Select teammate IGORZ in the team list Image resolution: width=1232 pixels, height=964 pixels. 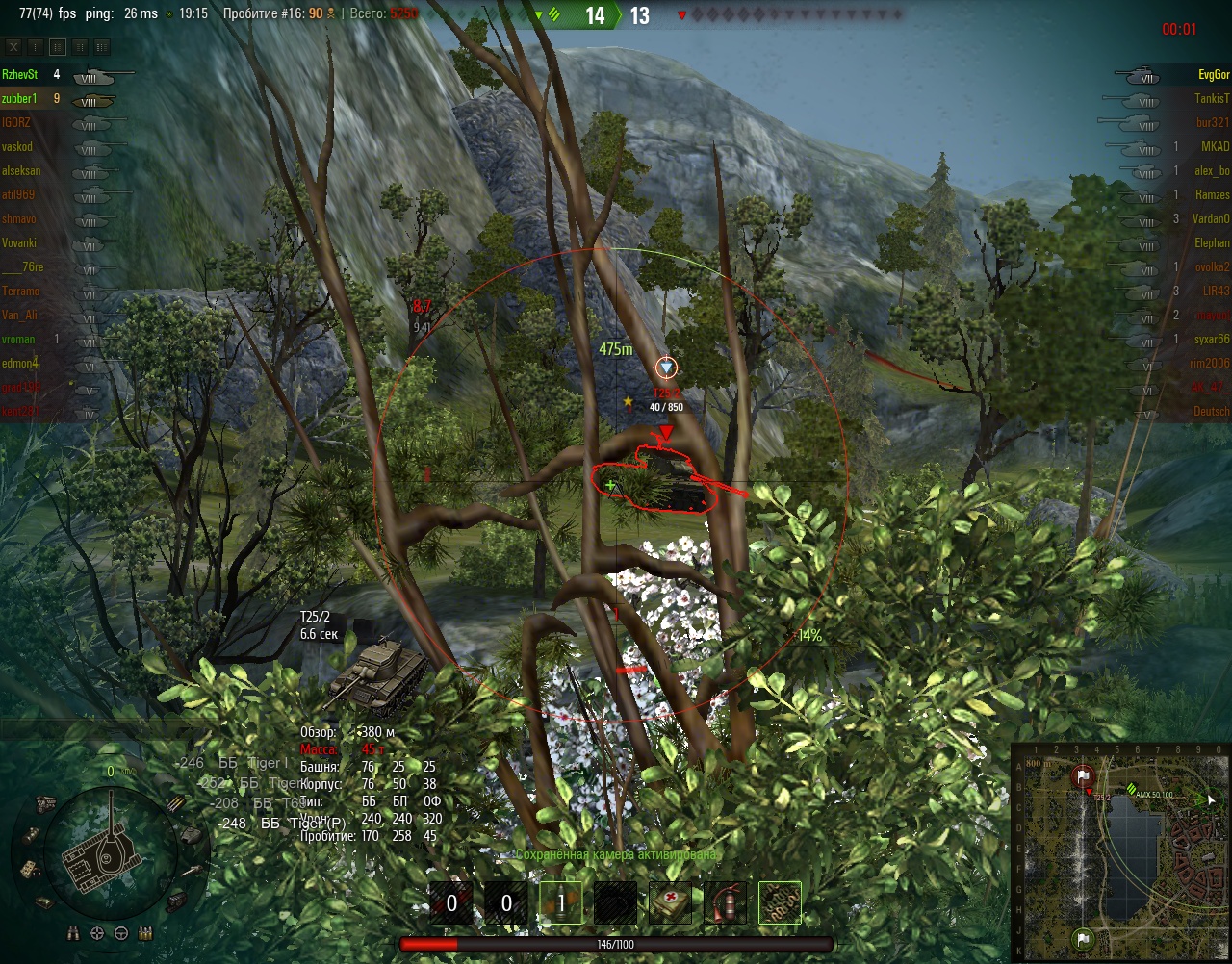(x=16, y=122)
